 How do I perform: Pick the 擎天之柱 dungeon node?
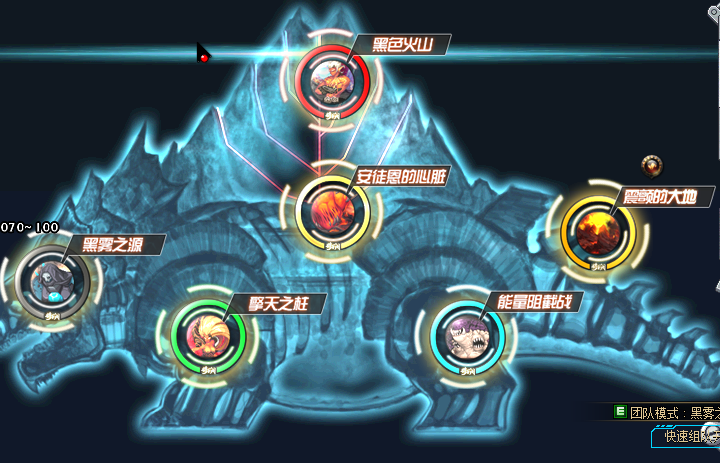coord(209,335)
